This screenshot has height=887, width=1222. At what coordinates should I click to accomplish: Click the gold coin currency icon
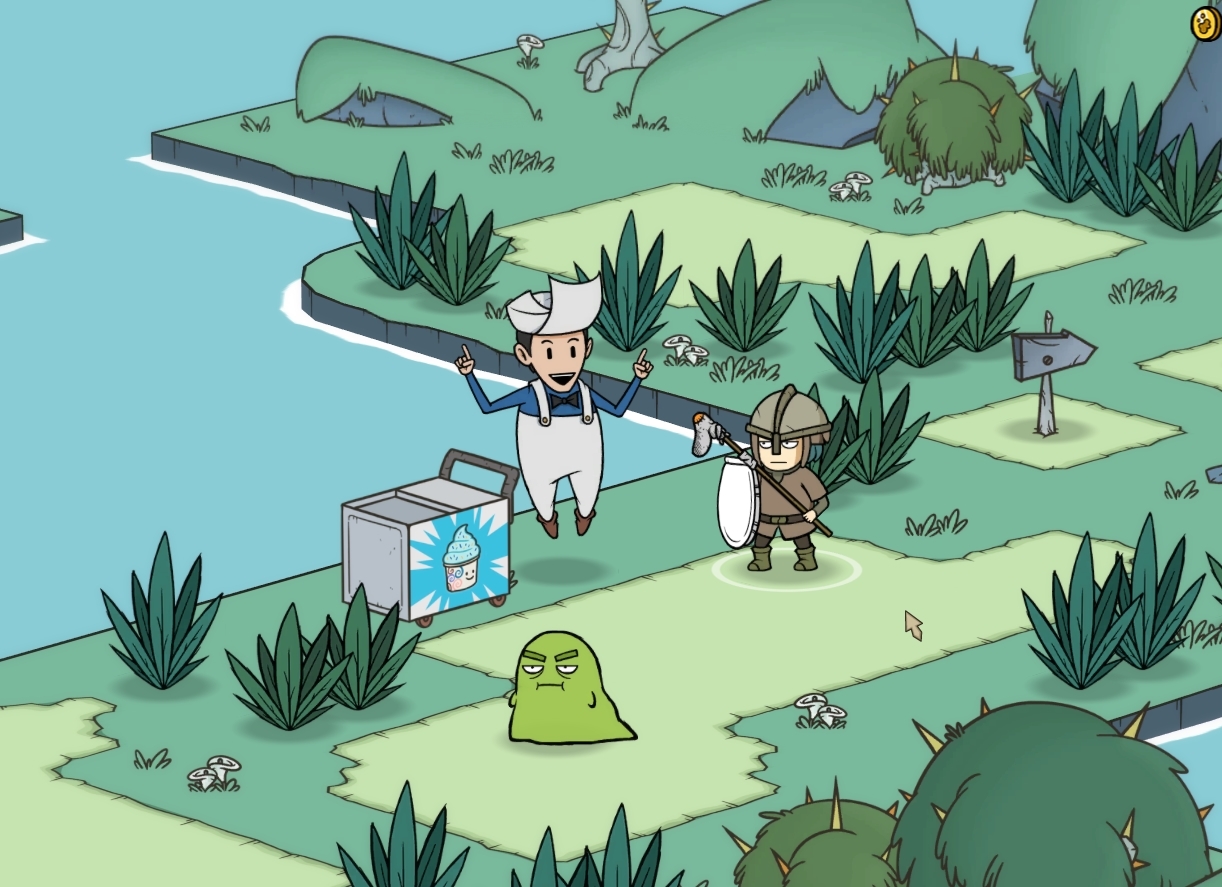[x=1204, y=24]
